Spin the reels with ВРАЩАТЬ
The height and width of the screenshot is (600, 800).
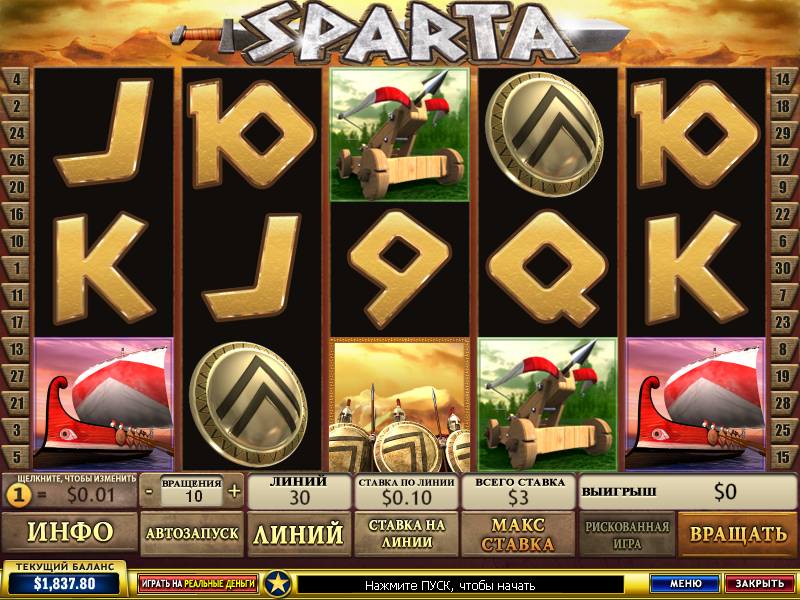pos(733,533)
